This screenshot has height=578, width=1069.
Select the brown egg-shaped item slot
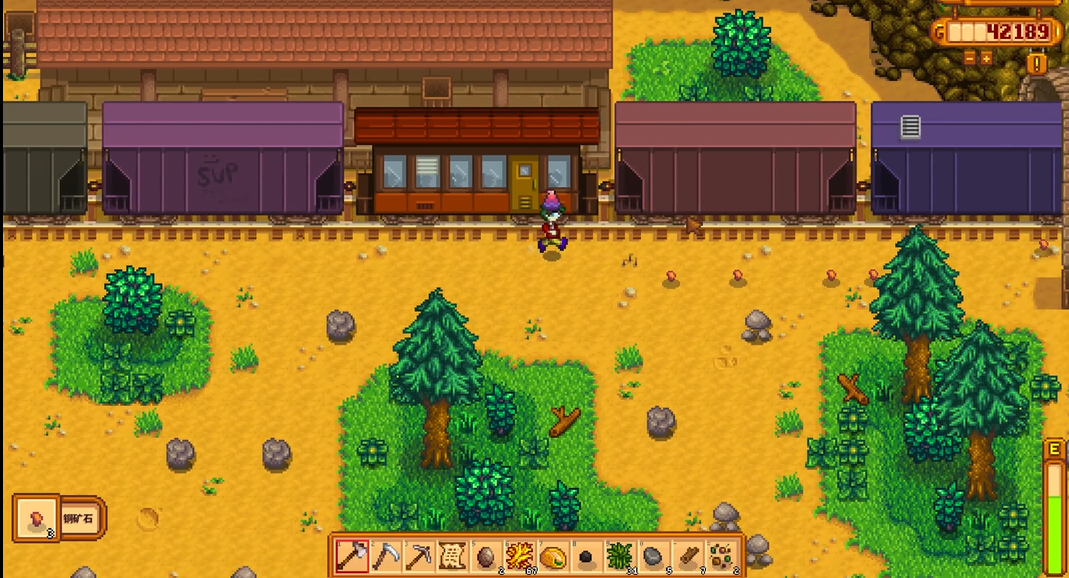486,555
